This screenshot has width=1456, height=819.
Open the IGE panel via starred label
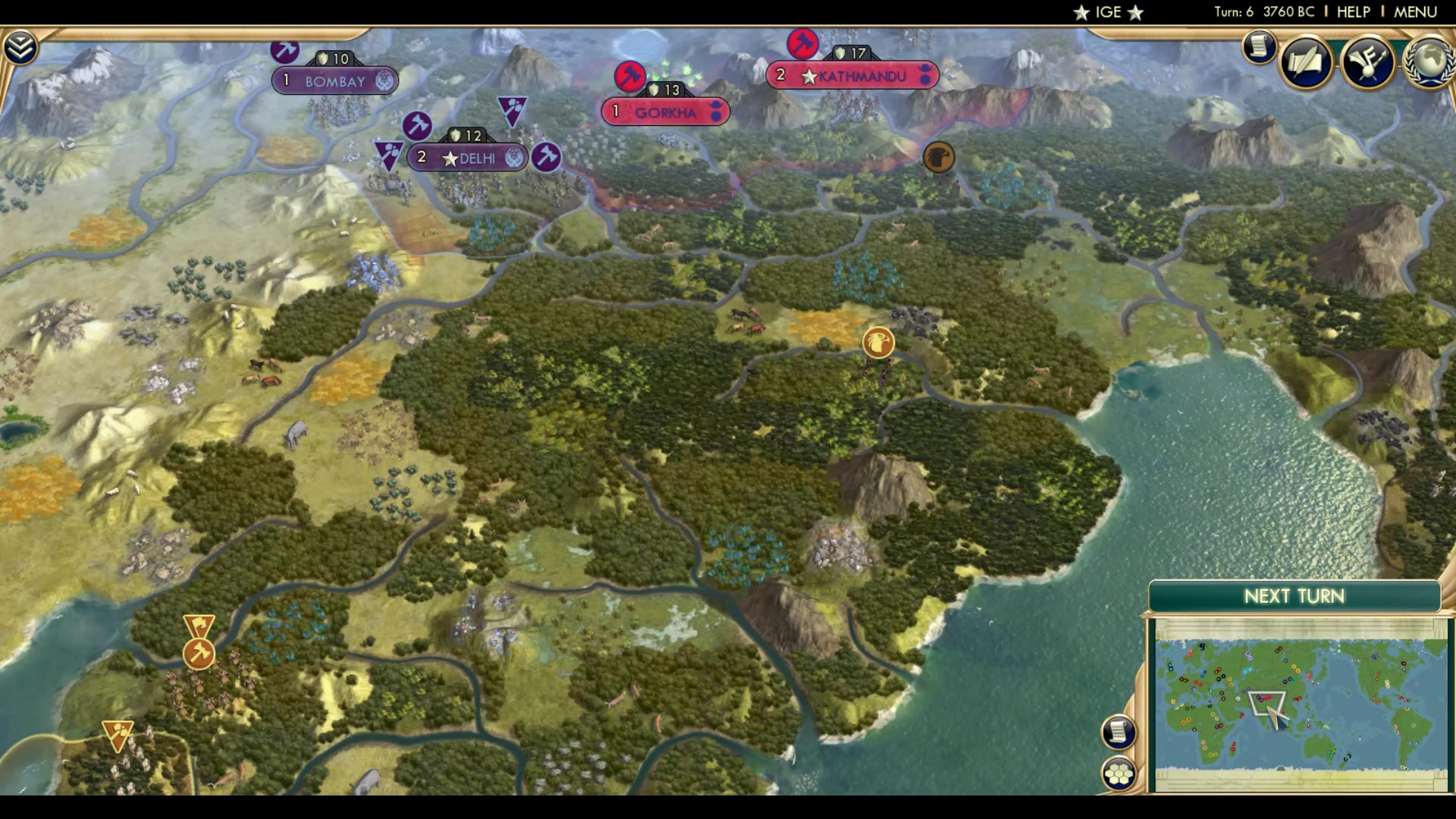[1107, 11]
